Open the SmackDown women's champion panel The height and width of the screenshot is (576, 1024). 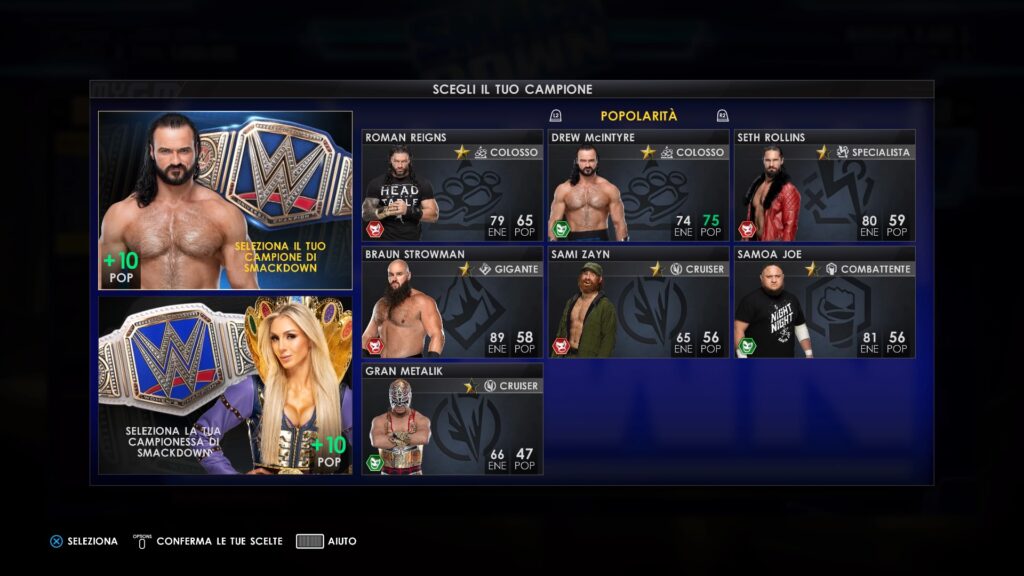click(225, 384)
